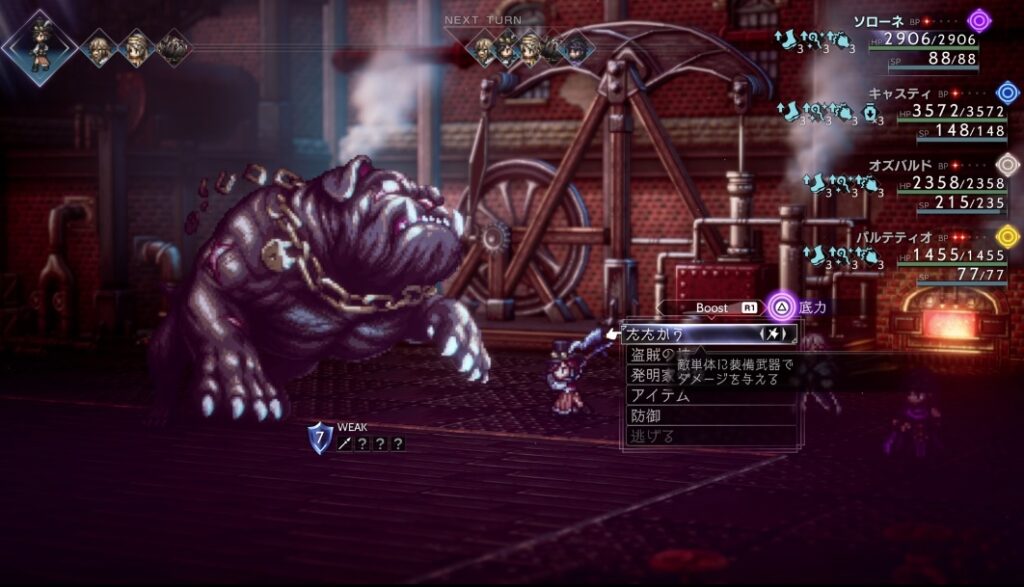This screenshot has width=1024, height=587.
Task: Trigger the 底力 latent power label
Action: (x=812, y=308)
